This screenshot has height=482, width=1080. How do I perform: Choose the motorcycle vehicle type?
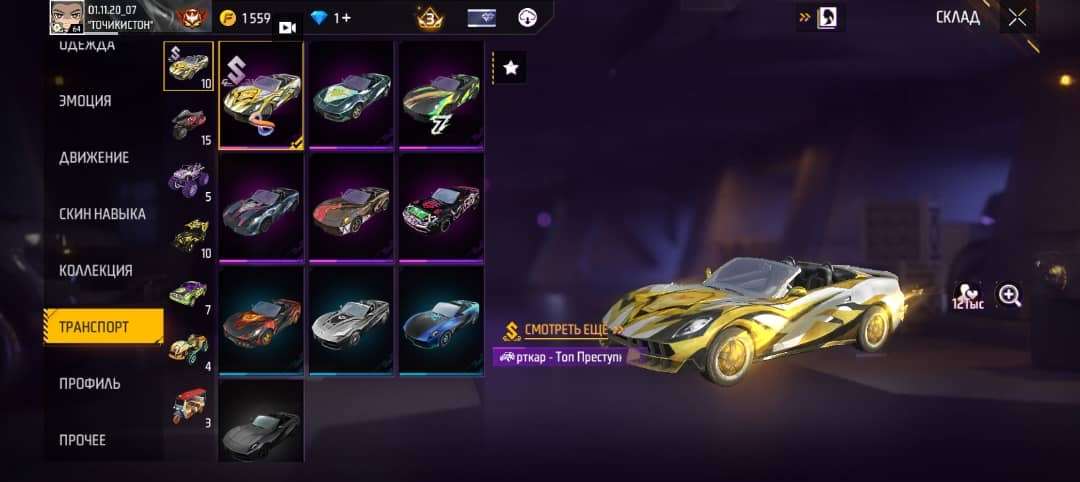tap(188, 122)
